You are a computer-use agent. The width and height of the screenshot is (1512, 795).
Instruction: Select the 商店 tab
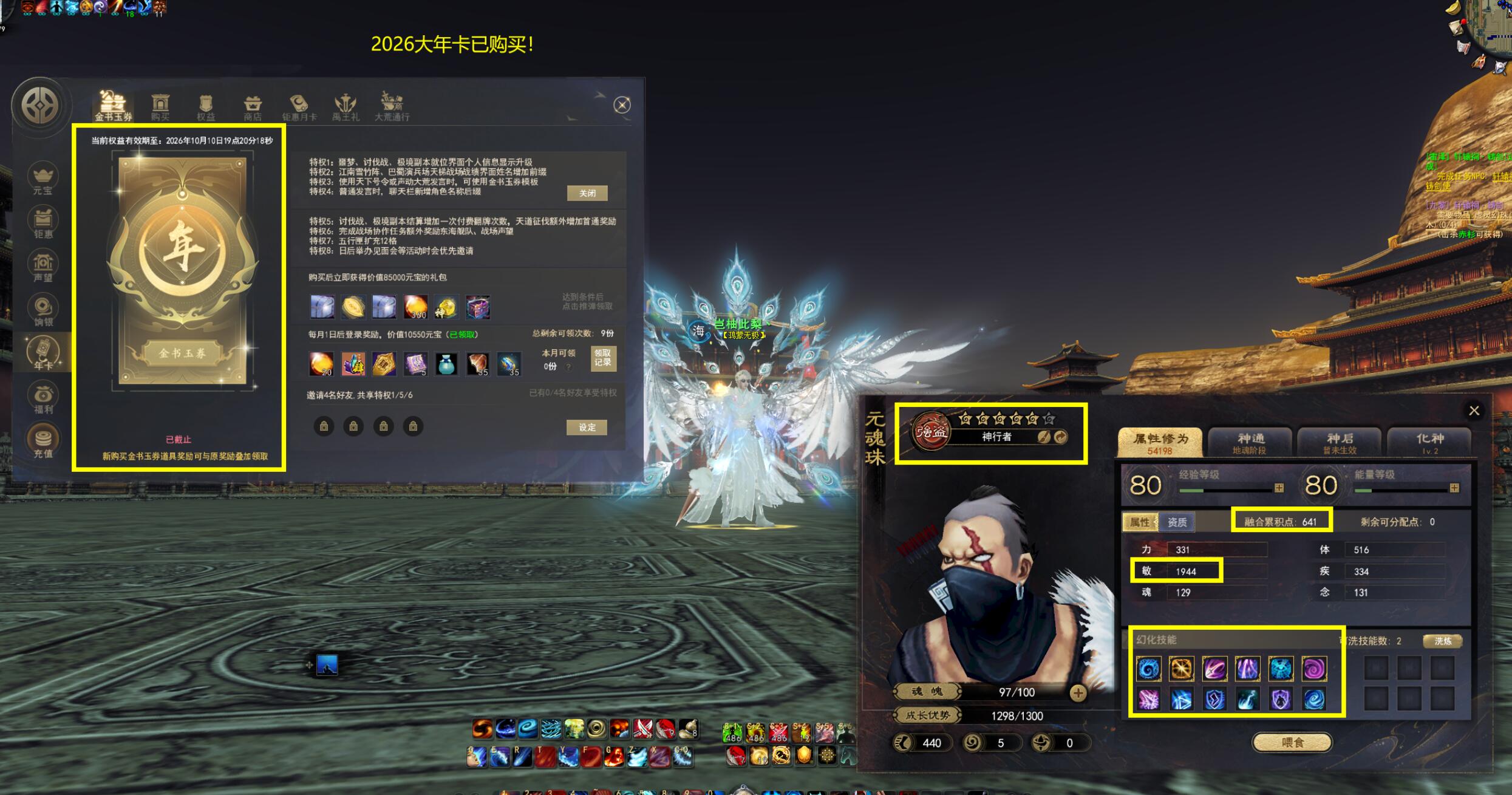click(253, 107)
